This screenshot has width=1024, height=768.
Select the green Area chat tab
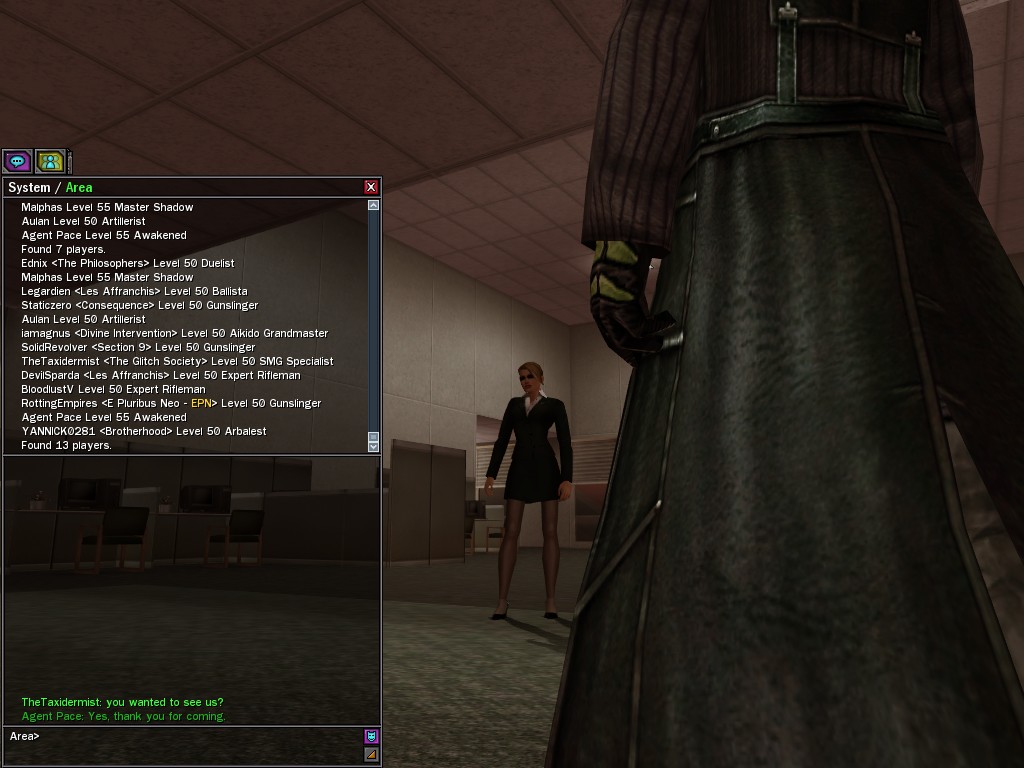click(x=79, y=188)
